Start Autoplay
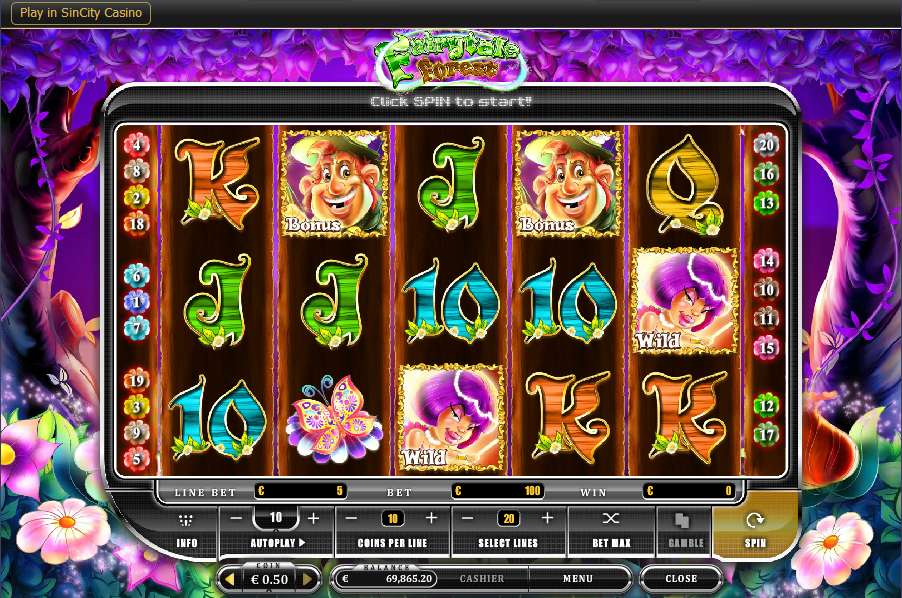The width and height of the screenshot is (902, 598). coord(277,543)
